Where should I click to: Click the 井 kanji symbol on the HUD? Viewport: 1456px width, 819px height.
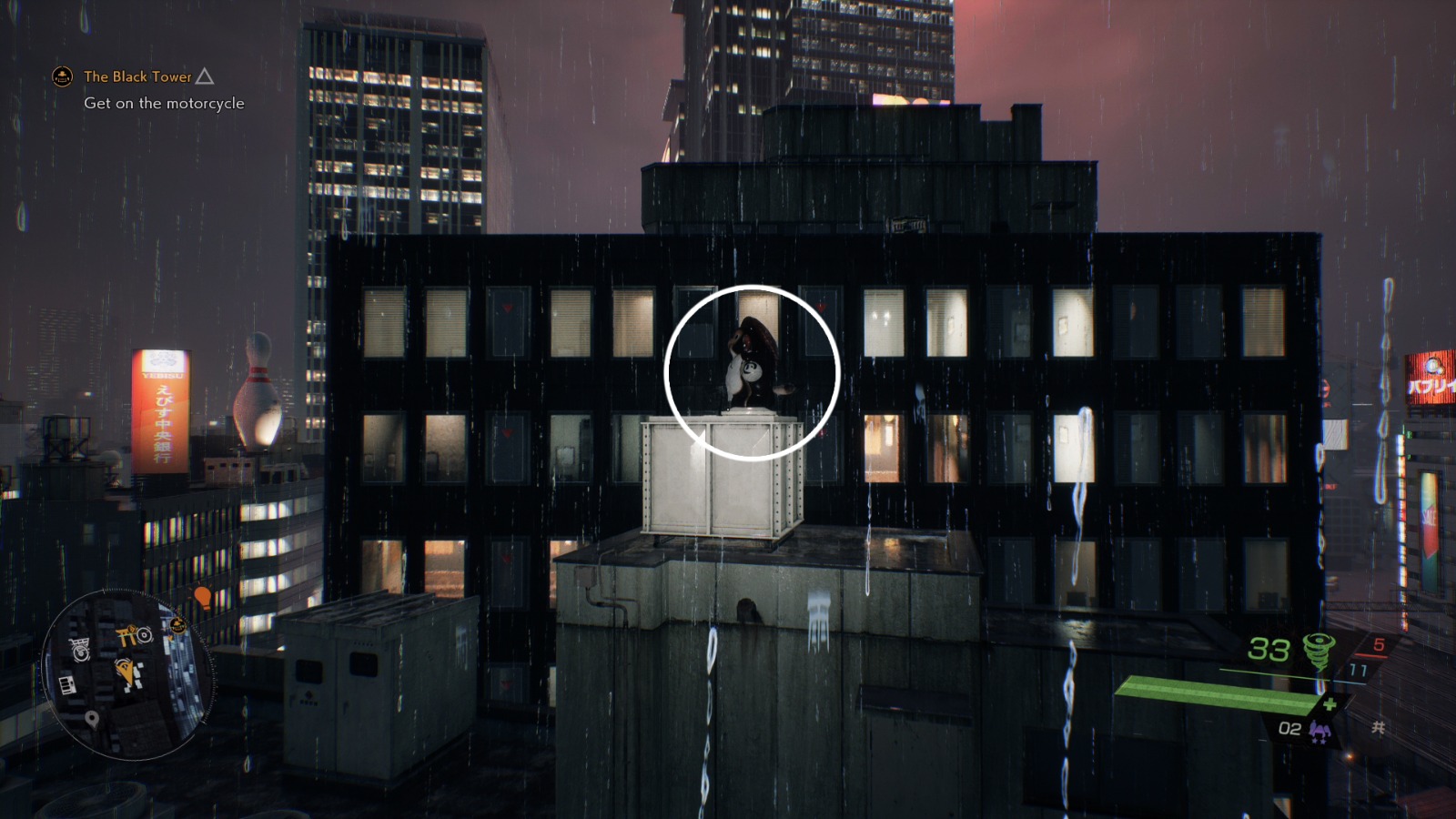(x=1377, y=727)
